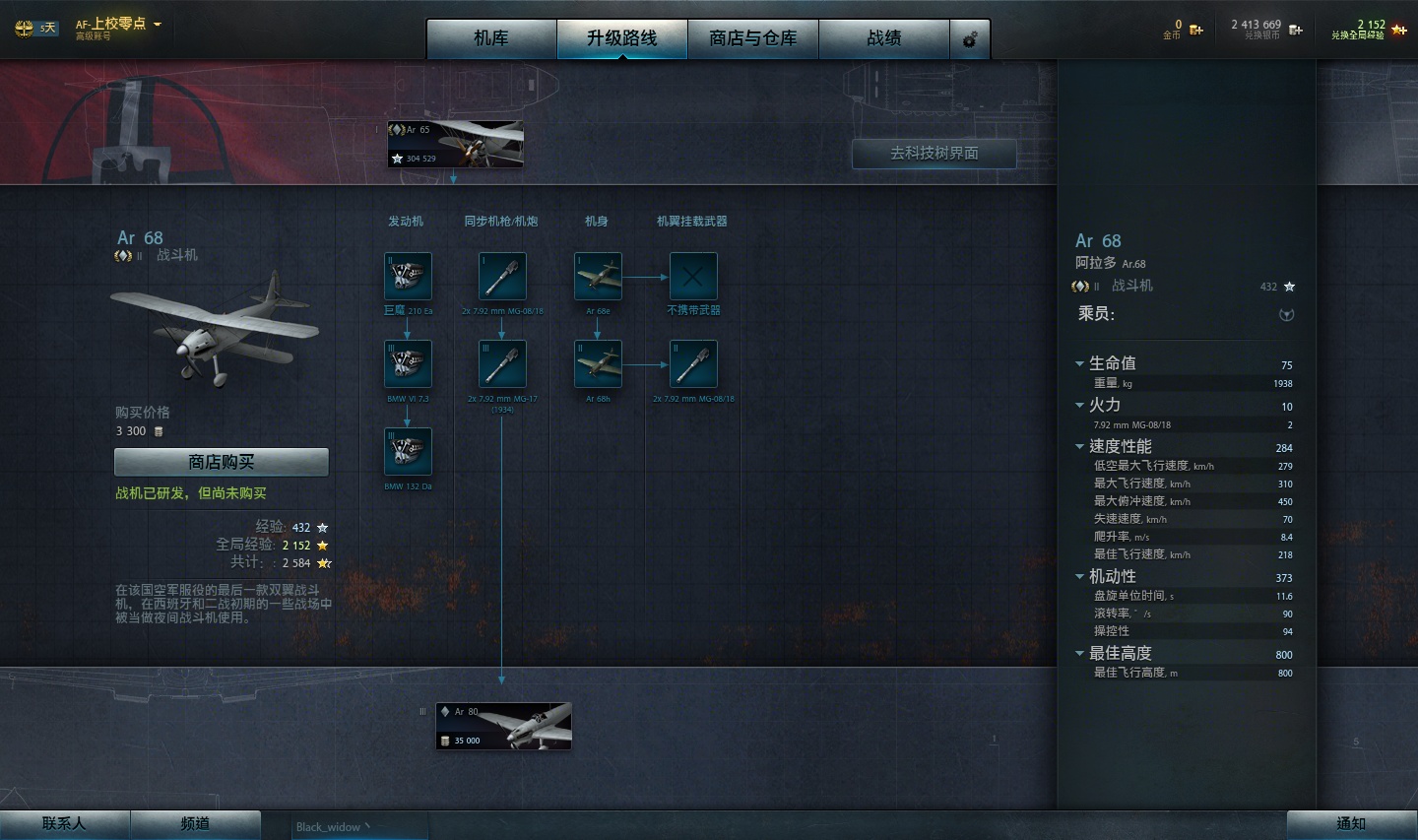Click the 去科技树界面 button
Image resolution: width=1418 pixels, height=840 pixels.
pos(933,154)
